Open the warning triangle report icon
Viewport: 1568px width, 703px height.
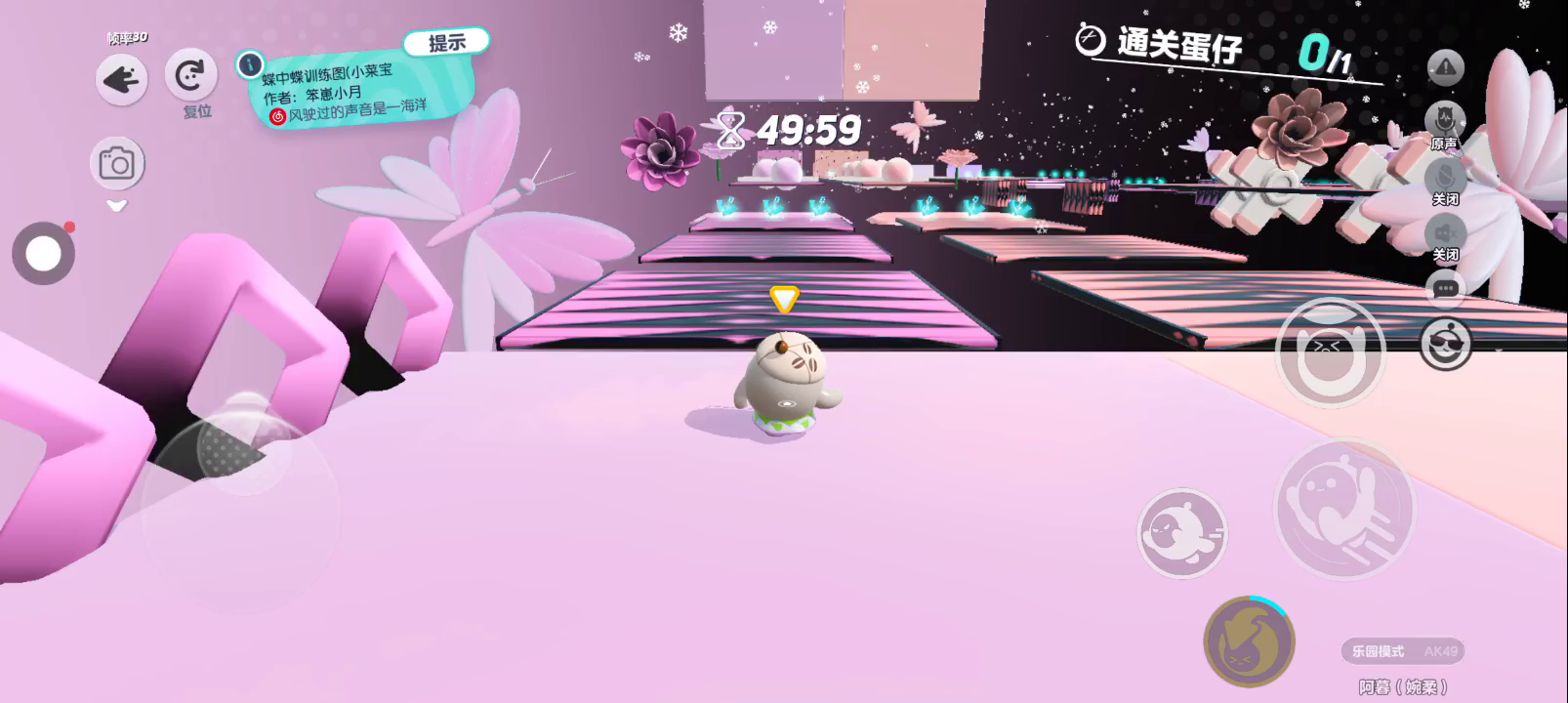1445,67
